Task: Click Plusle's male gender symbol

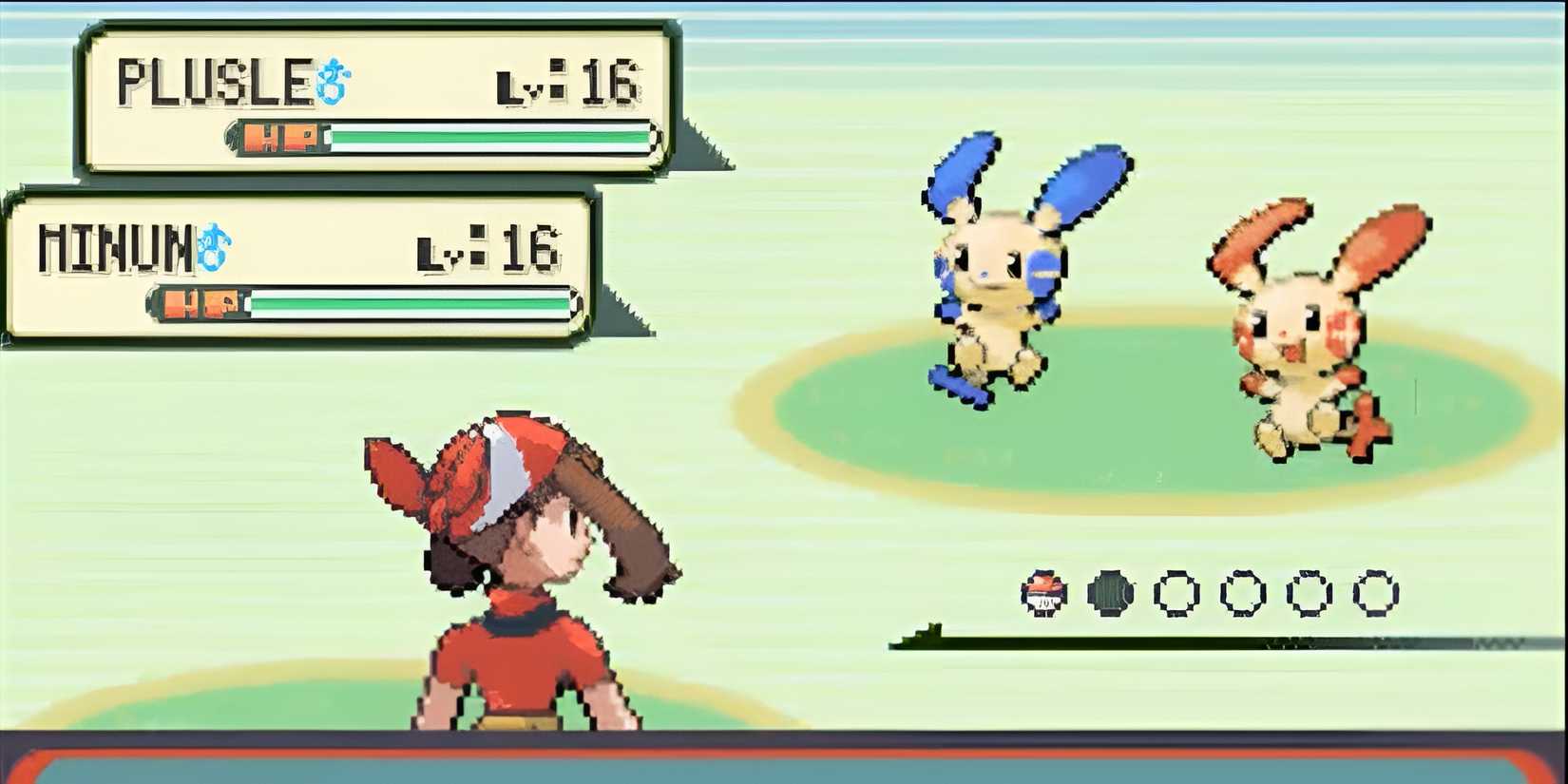Action: click(x=332, y=81)
